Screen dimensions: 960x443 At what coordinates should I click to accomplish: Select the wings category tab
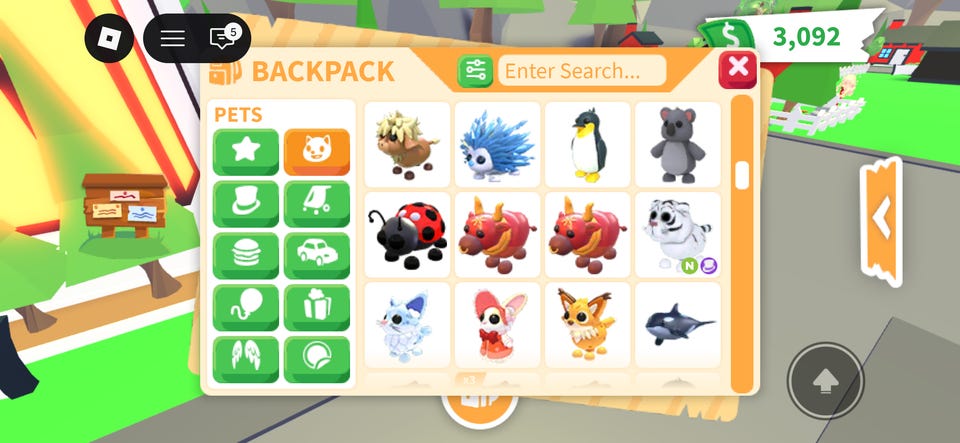245,359
